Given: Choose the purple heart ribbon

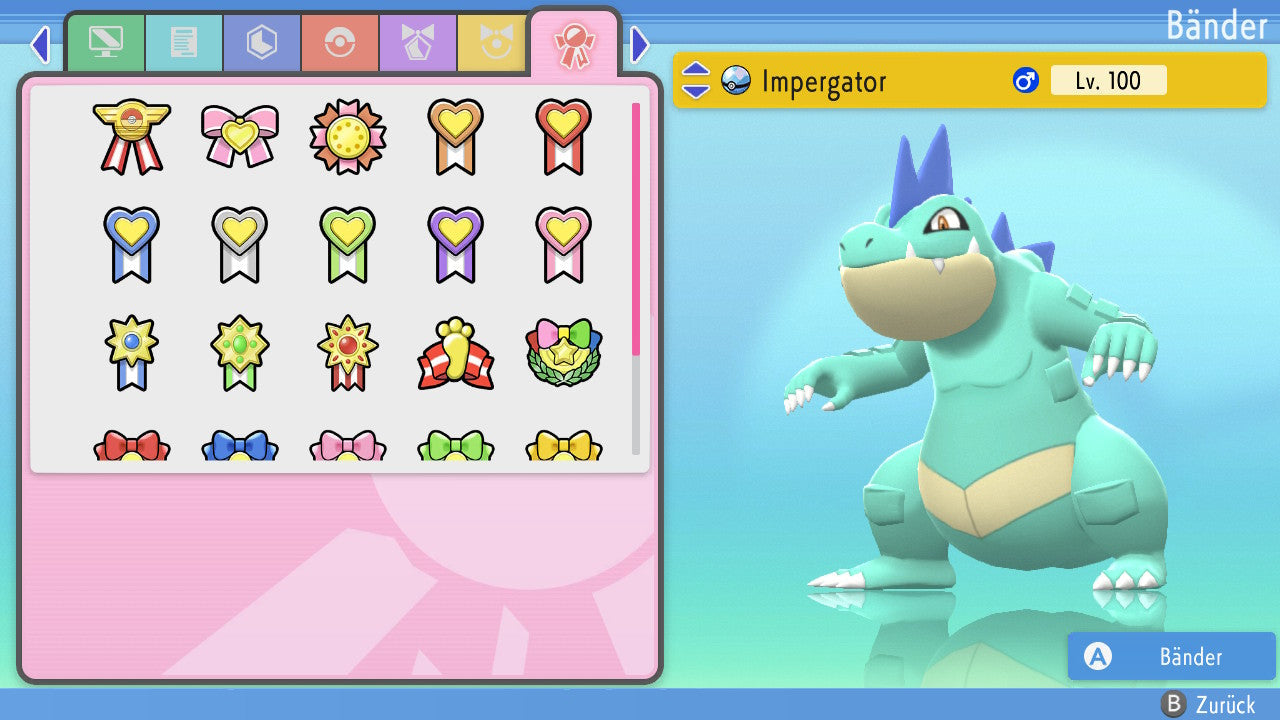Looking at the screenshot, I should [x=456, y=244].
